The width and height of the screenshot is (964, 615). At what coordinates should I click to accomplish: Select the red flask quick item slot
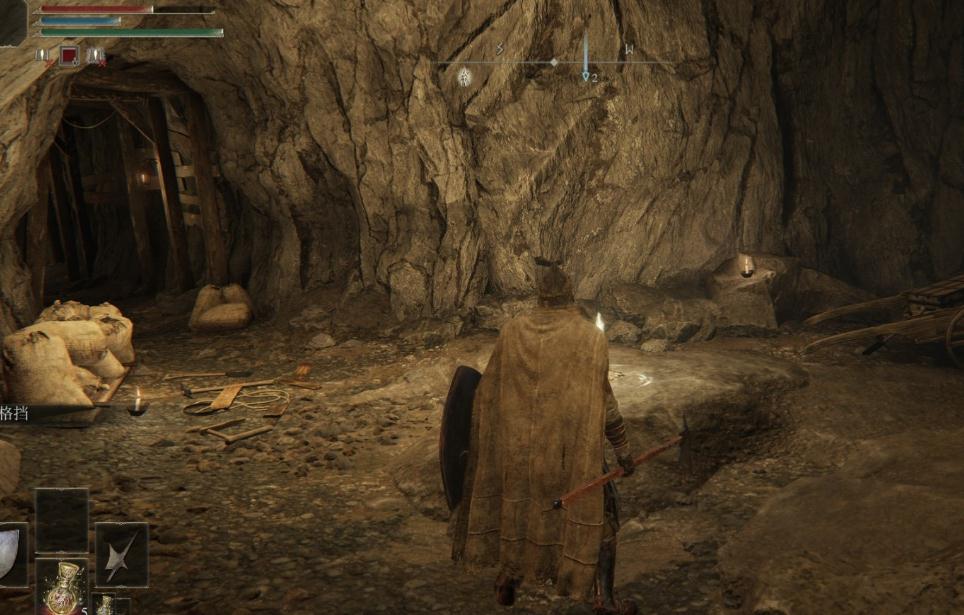(62, 588)
